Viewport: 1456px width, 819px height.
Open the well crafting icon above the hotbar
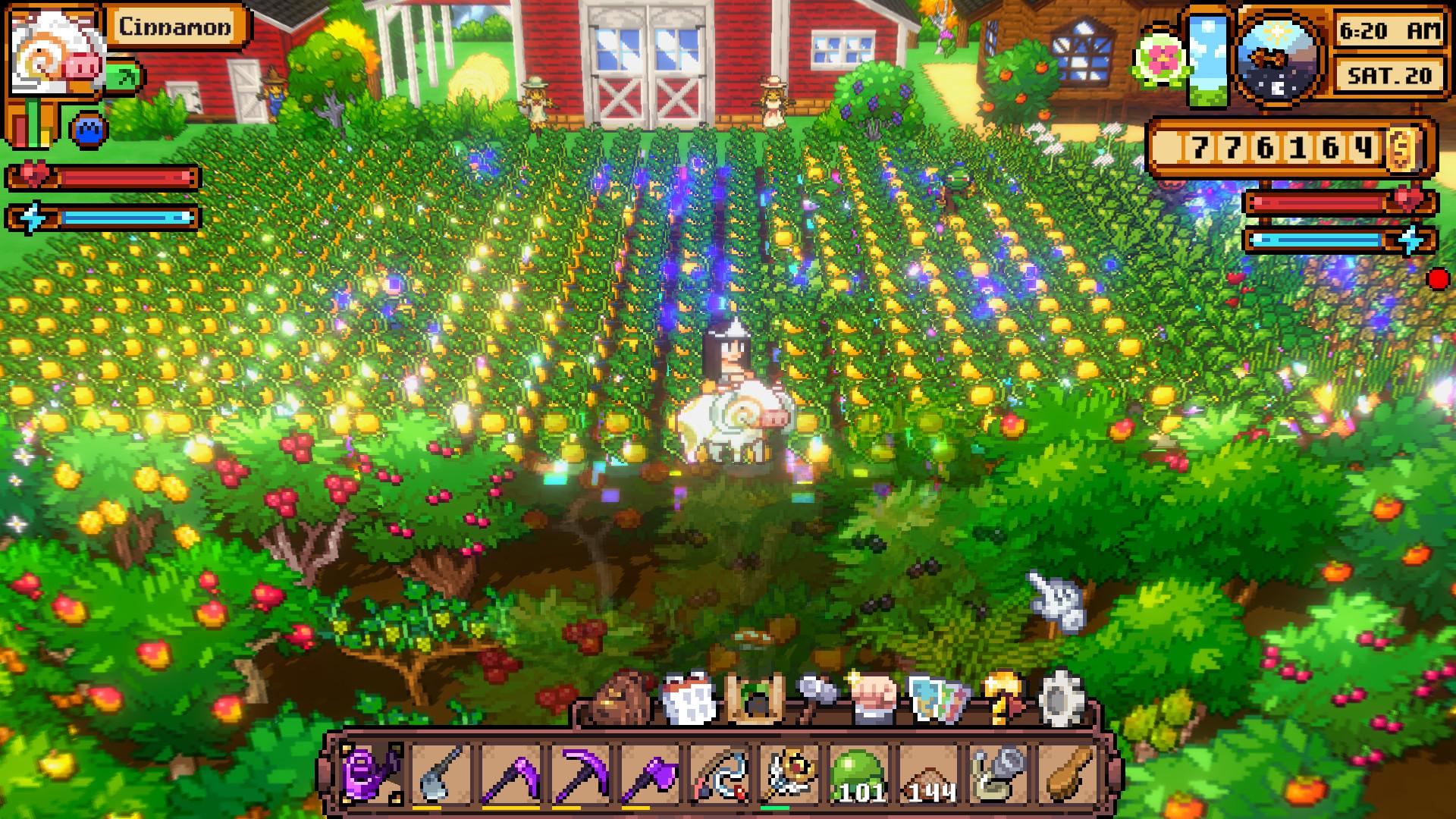tap(755, 701)
